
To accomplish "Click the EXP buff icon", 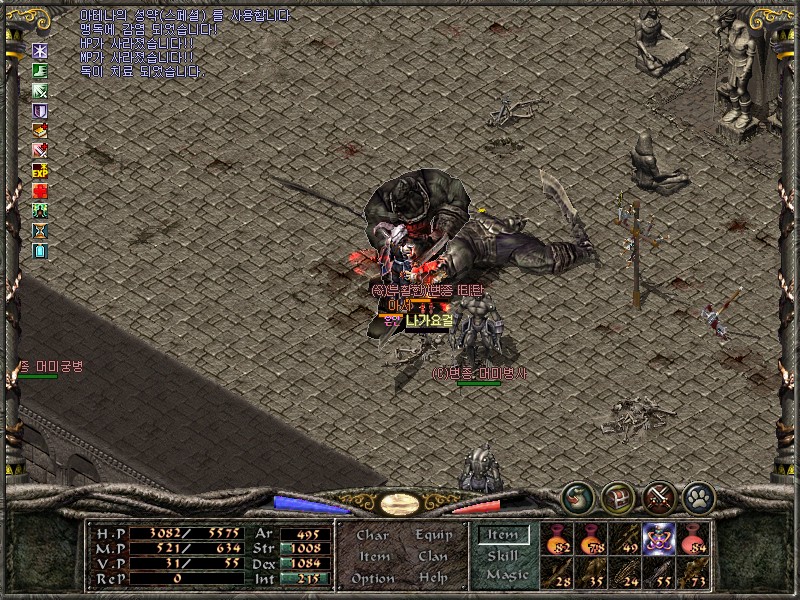I will coord(40,170).
